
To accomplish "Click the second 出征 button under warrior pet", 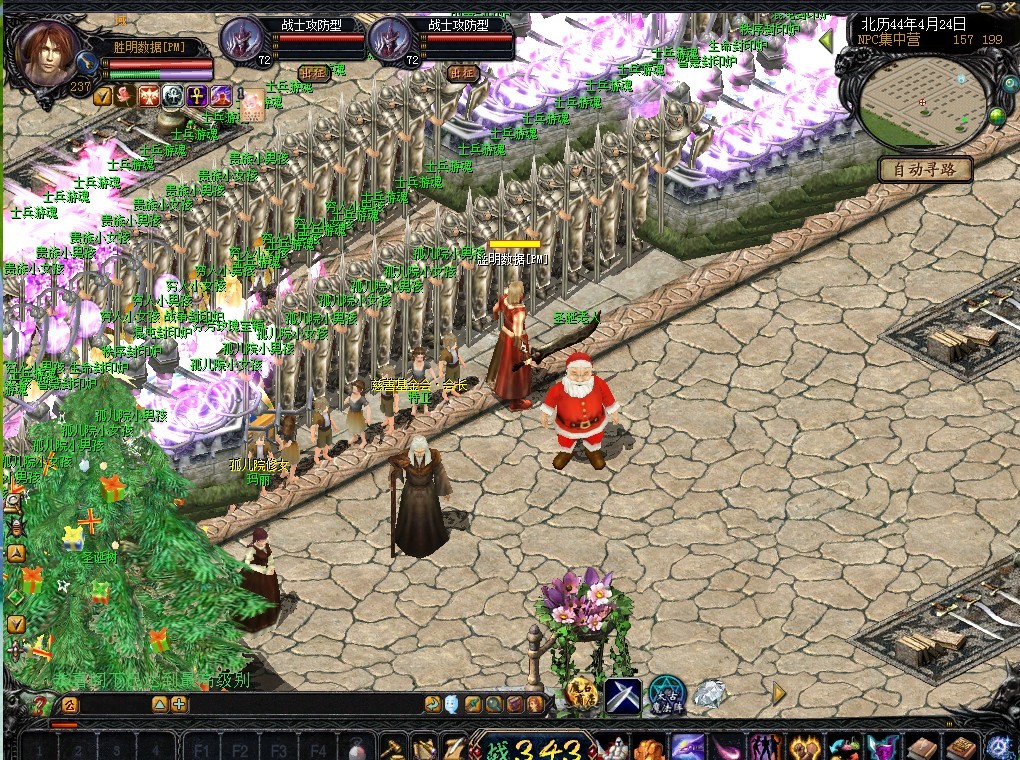I will click(462, 73).
